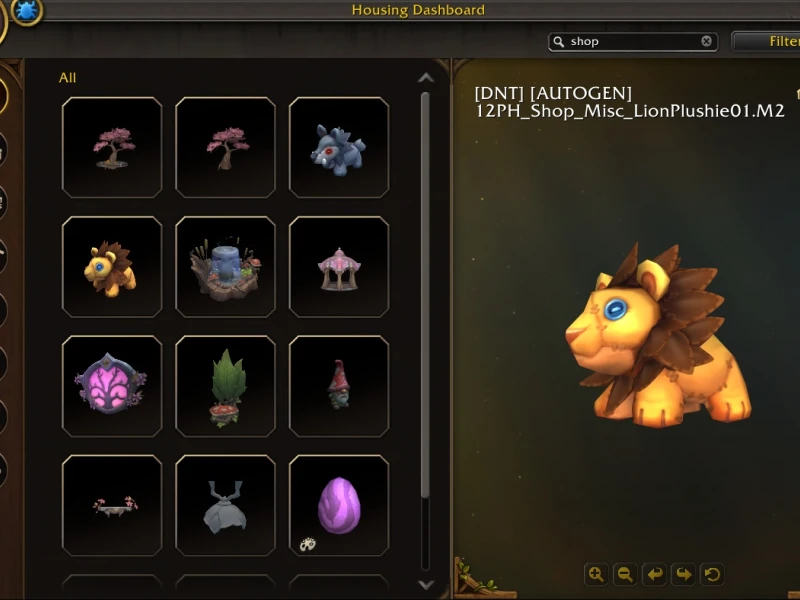Screen dimensions: 800x600
Task: Select the purple fleur-de-lis shield decor
Action: [112, 386]
